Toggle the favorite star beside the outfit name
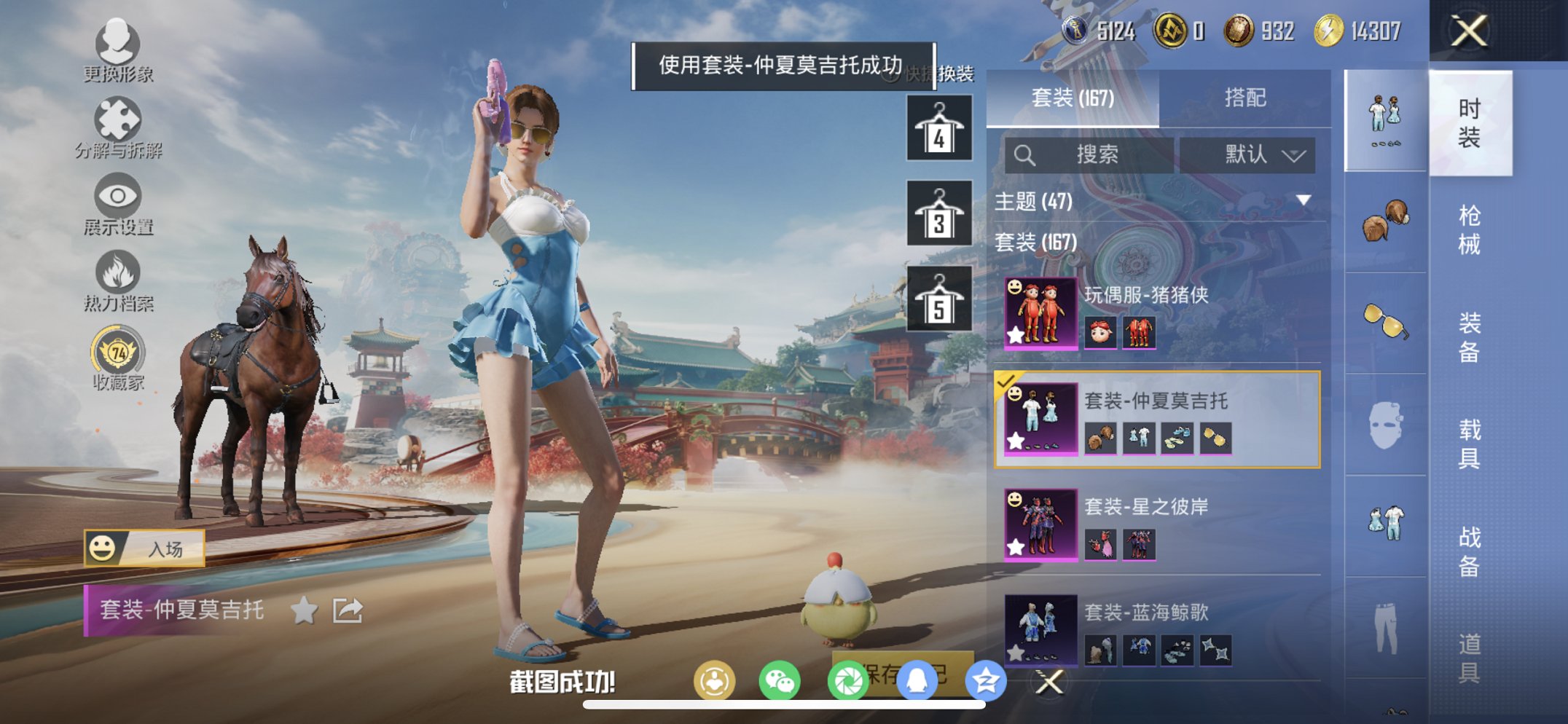This screenshot has height=724, width=1568. 304,610
